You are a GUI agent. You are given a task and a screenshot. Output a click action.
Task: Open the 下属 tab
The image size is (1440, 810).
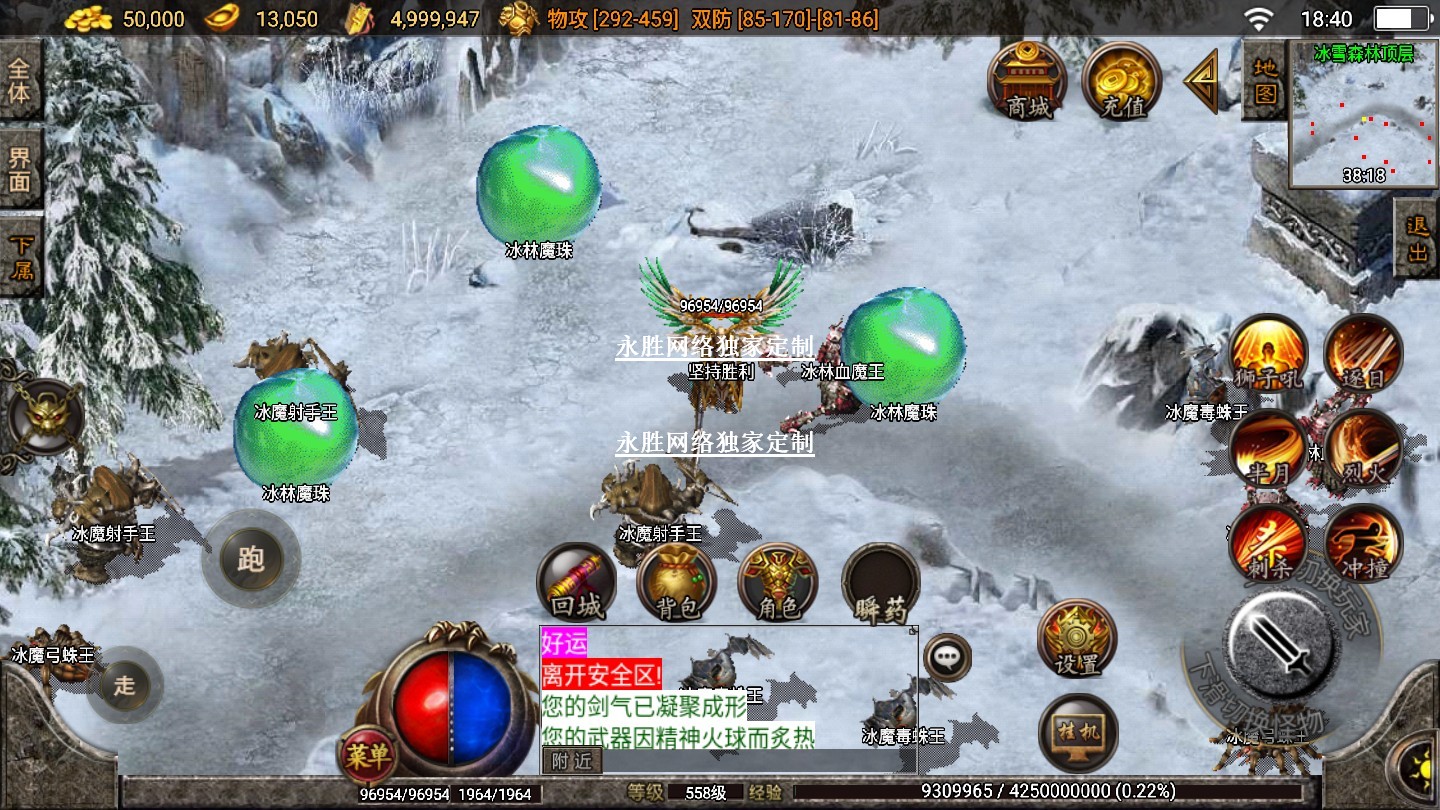pyautogui.click(x=20, y=257)
